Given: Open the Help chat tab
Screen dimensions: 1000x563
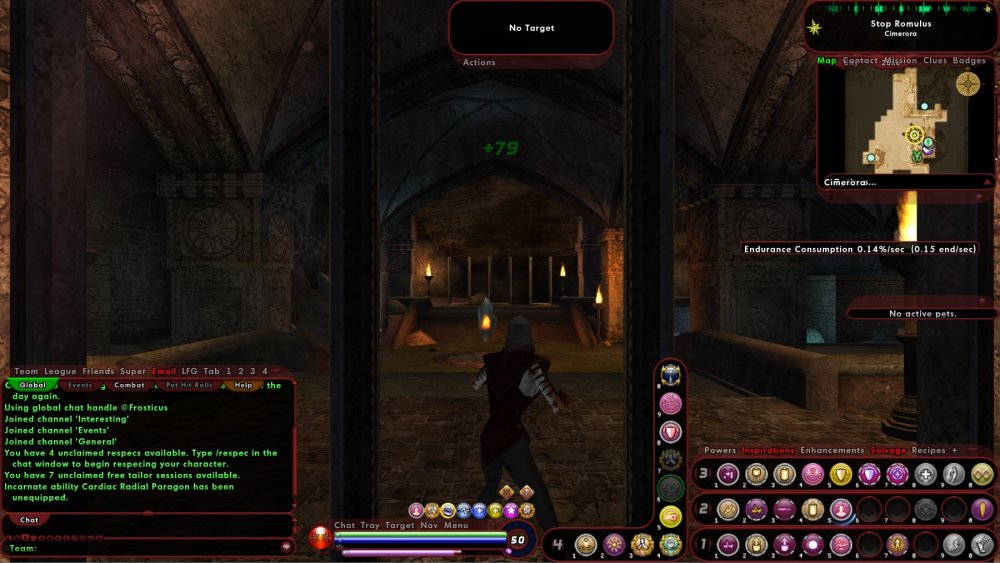Looking at the screenshot, I should click(x=243, y=385).
